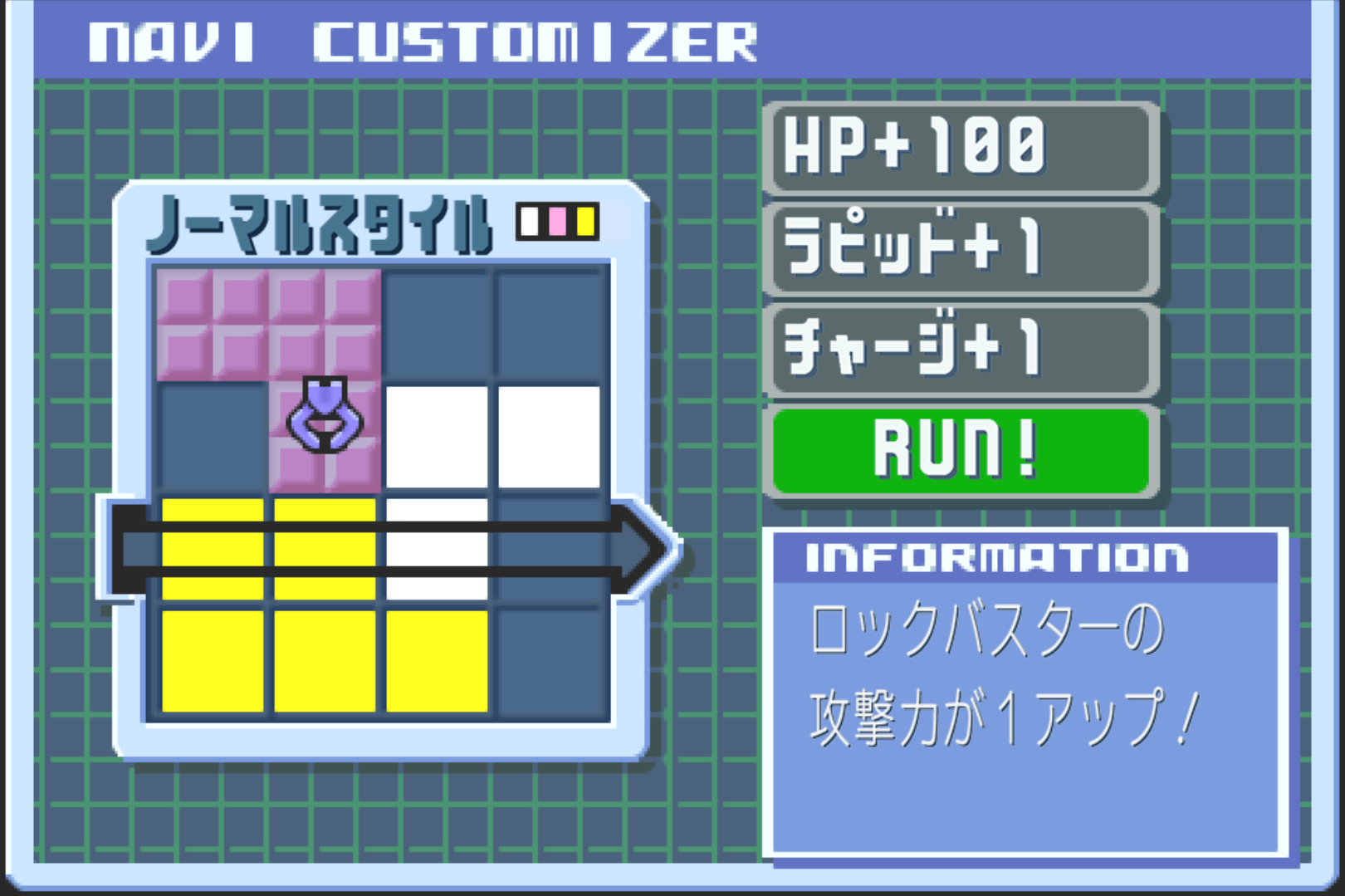
Task: Toggle the white style indicator square
Action: [x=527, y=221]
